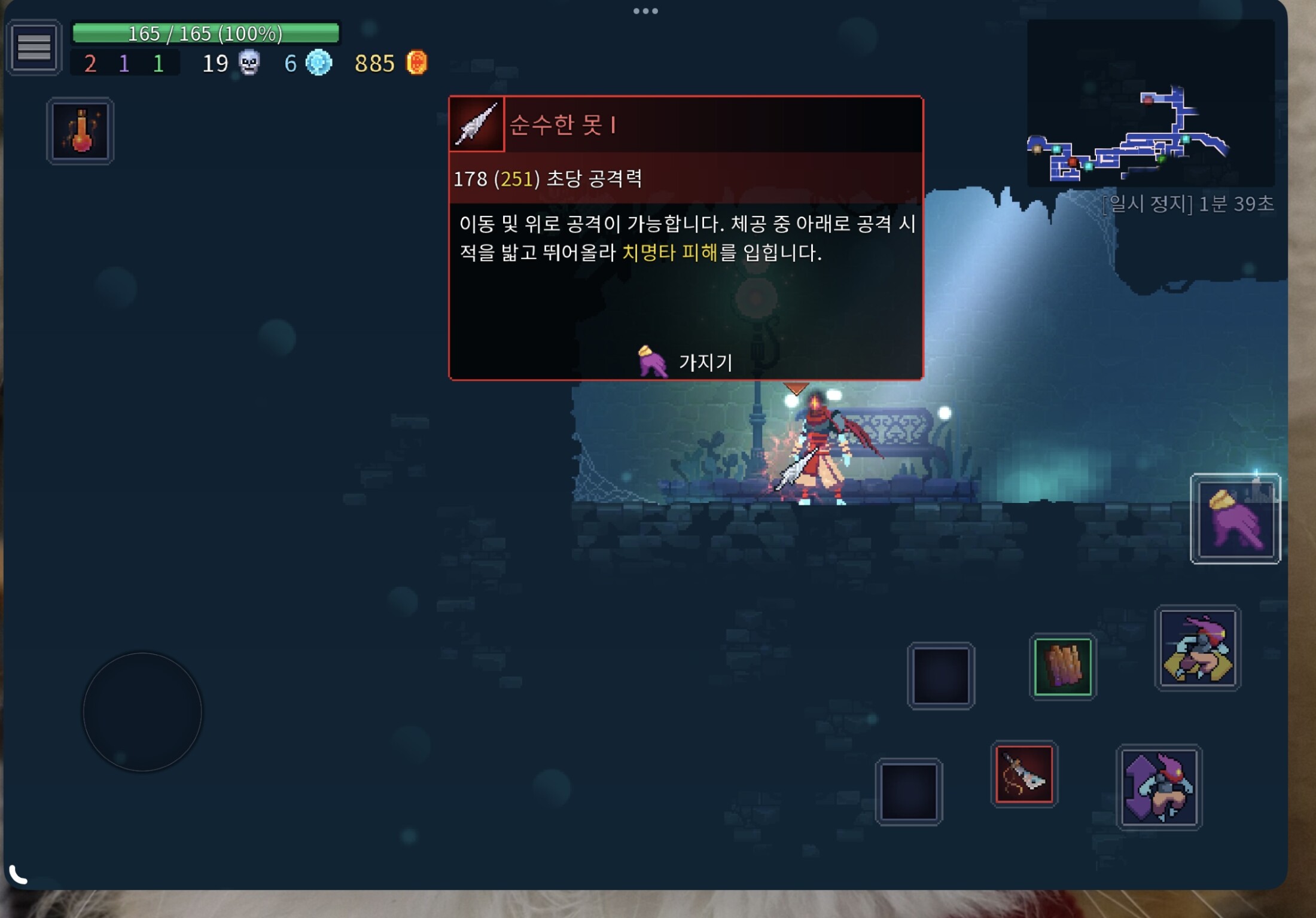
Task: Open the dungeon minimap
Action: tap(1150, 103)
